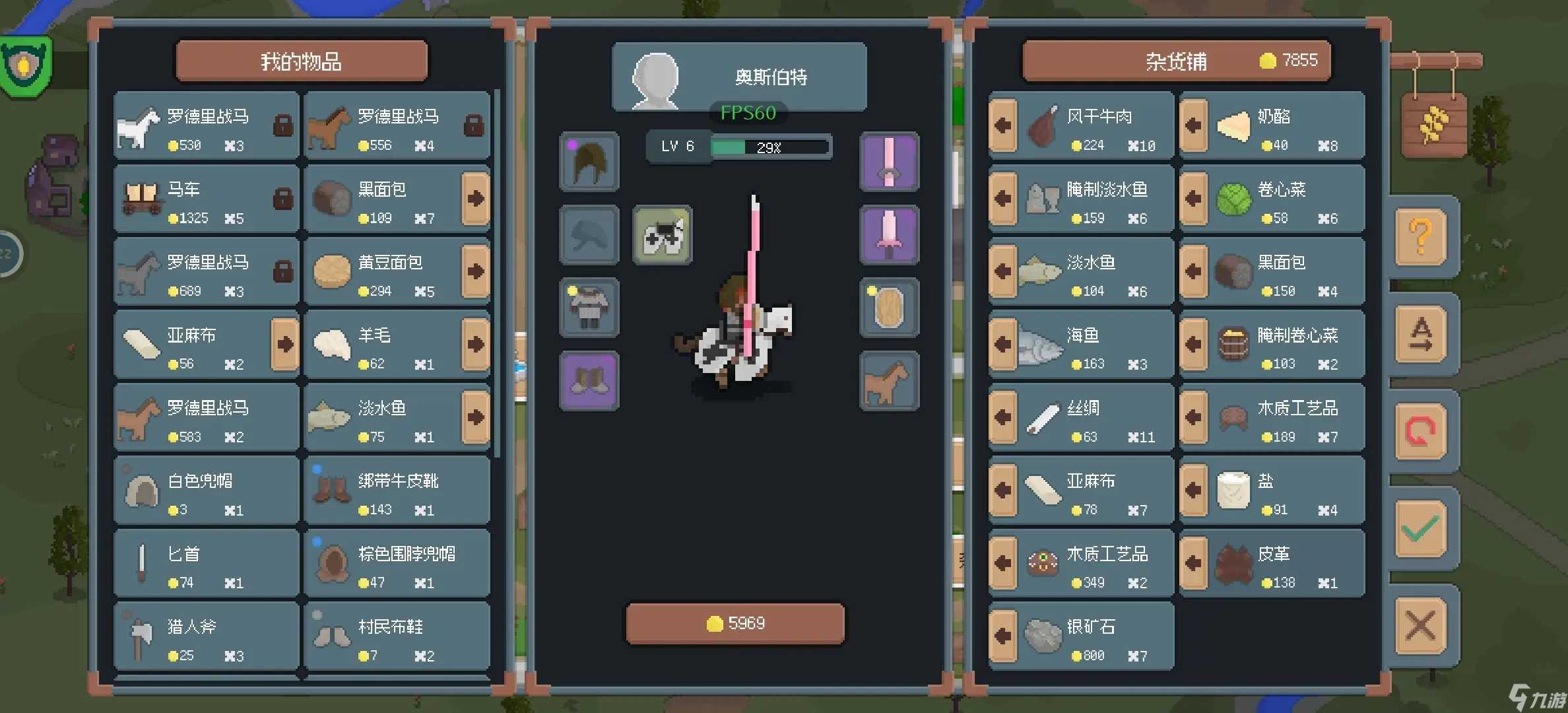Open the horse equipment slot

(x=888, y=380)
